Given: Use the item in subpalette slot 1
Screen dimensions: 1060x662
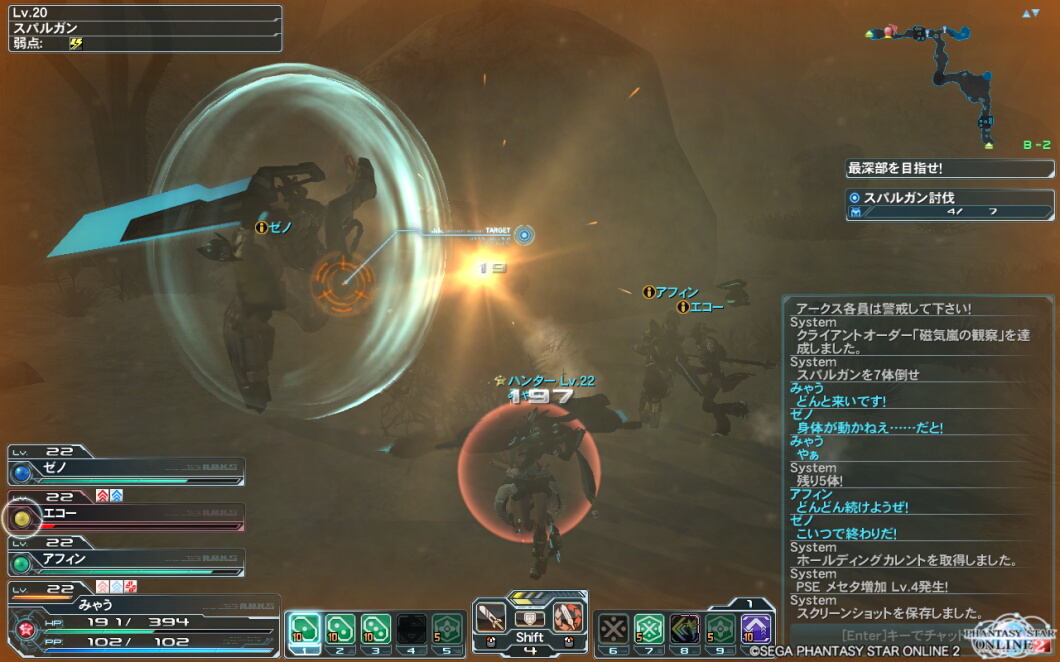Looking at the screenshot, I should [304, 628].
